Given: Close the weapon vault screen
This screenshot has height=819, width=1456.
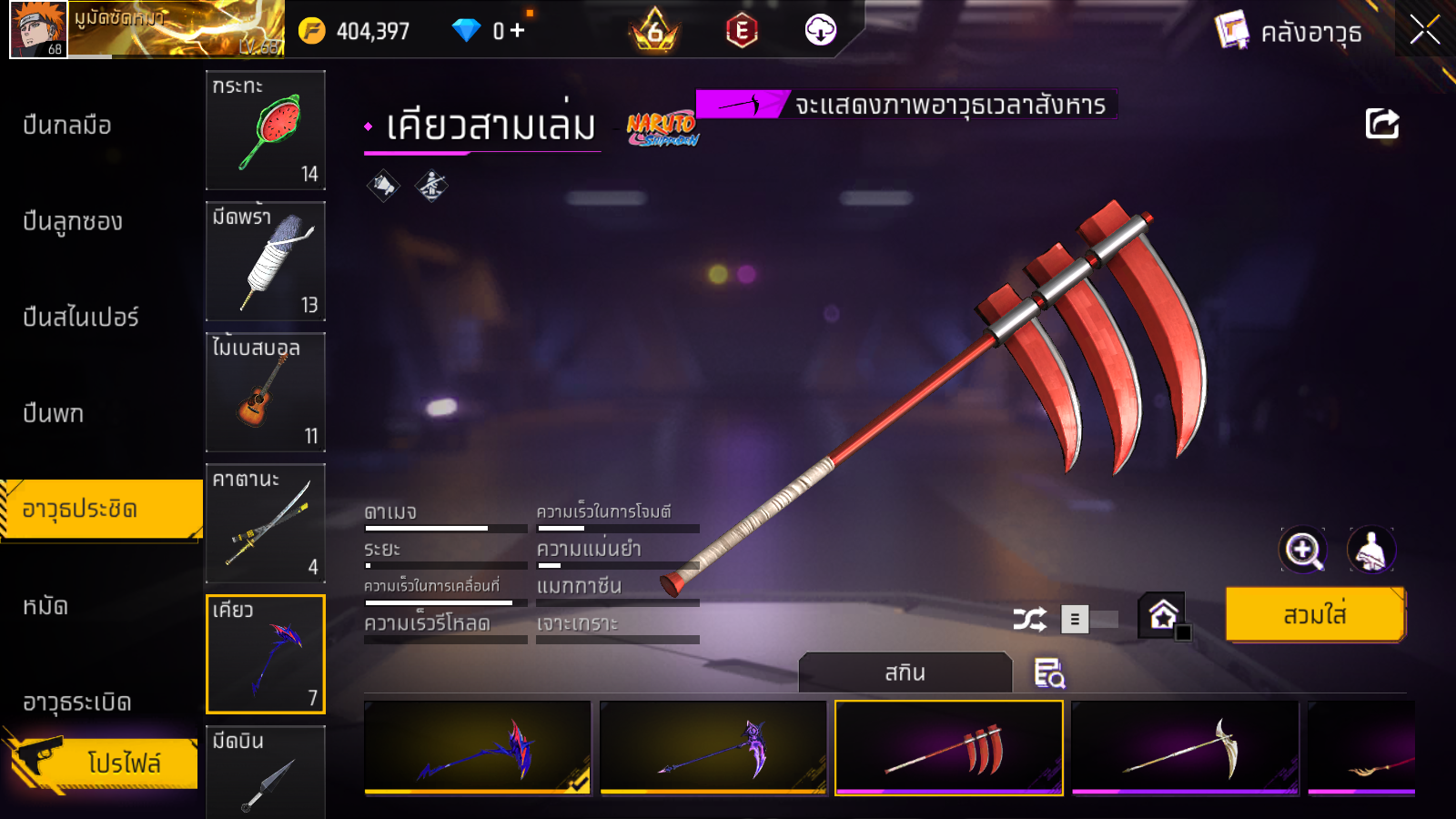Looking at the screenshot, I should [1424, 30].
